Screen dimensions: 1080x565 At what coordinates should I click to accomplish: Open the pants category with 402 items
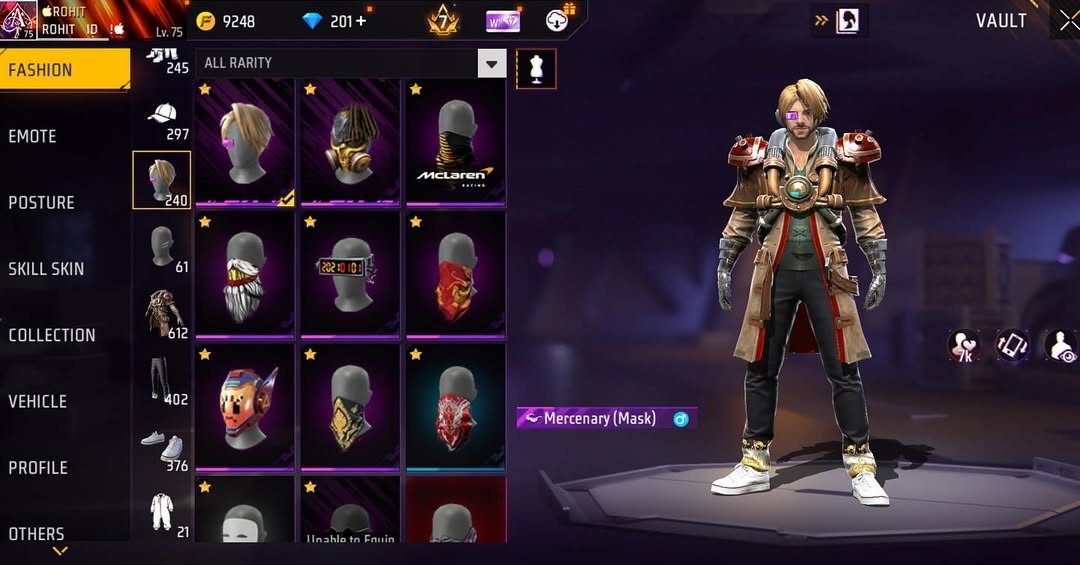pos(162,381)
